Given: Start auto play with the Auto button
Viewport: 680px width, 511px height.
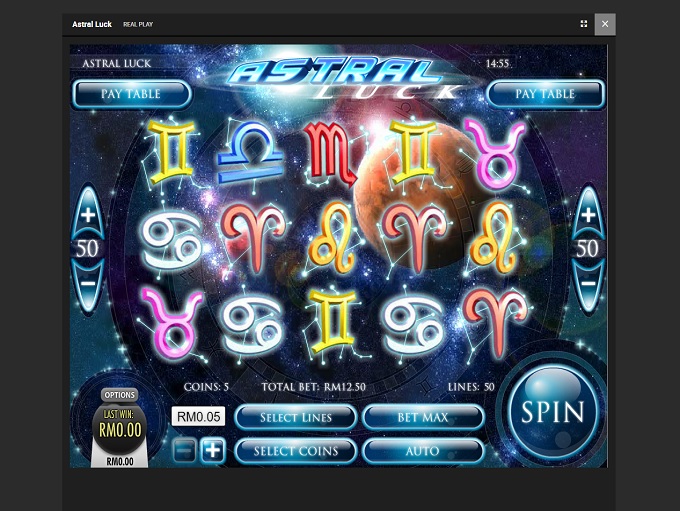Looking at the screenshot, I should point(423,451).
